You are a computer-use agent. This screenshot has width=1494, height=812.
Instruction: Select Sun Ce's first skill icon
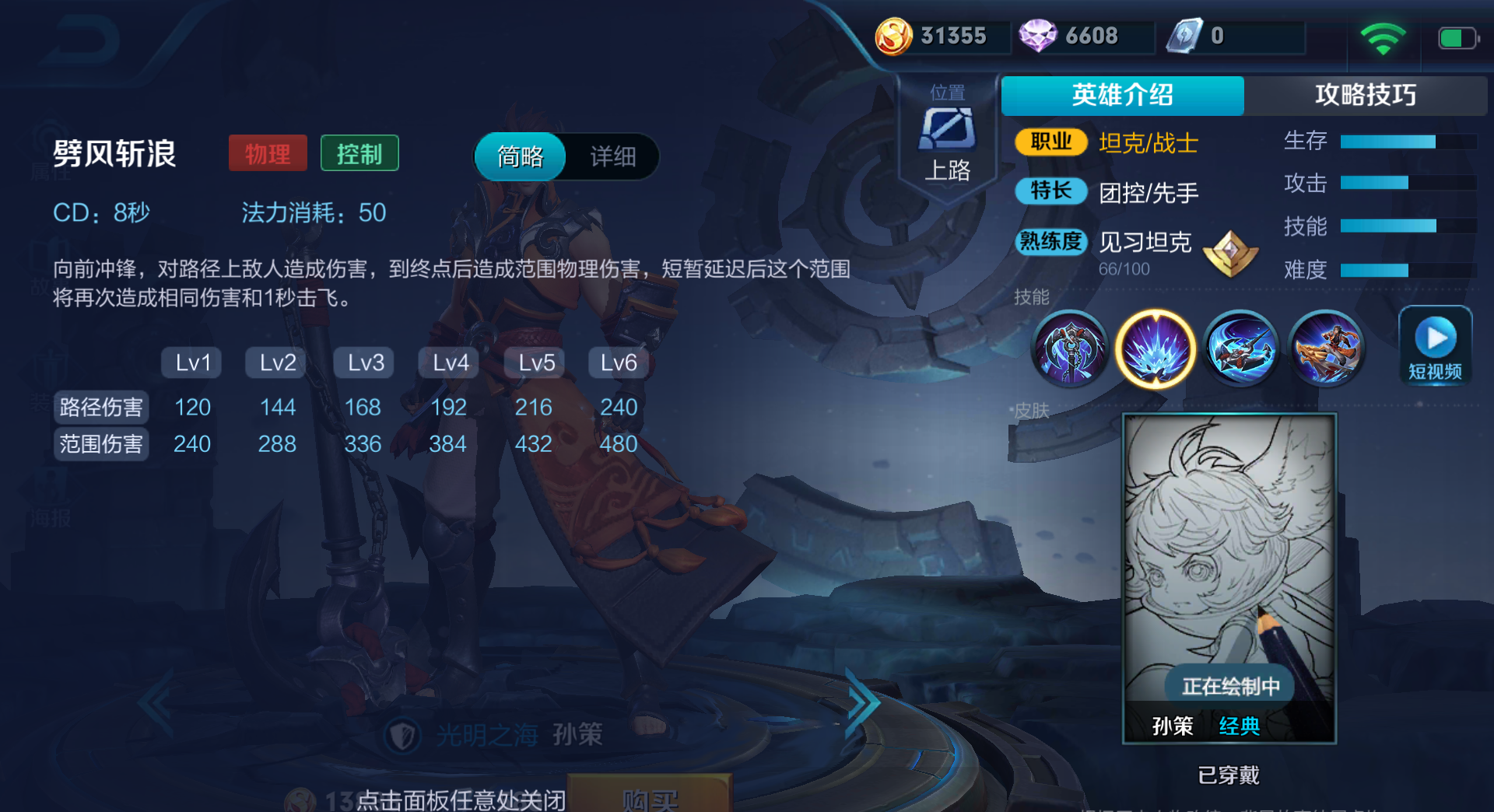(1070, 348)
